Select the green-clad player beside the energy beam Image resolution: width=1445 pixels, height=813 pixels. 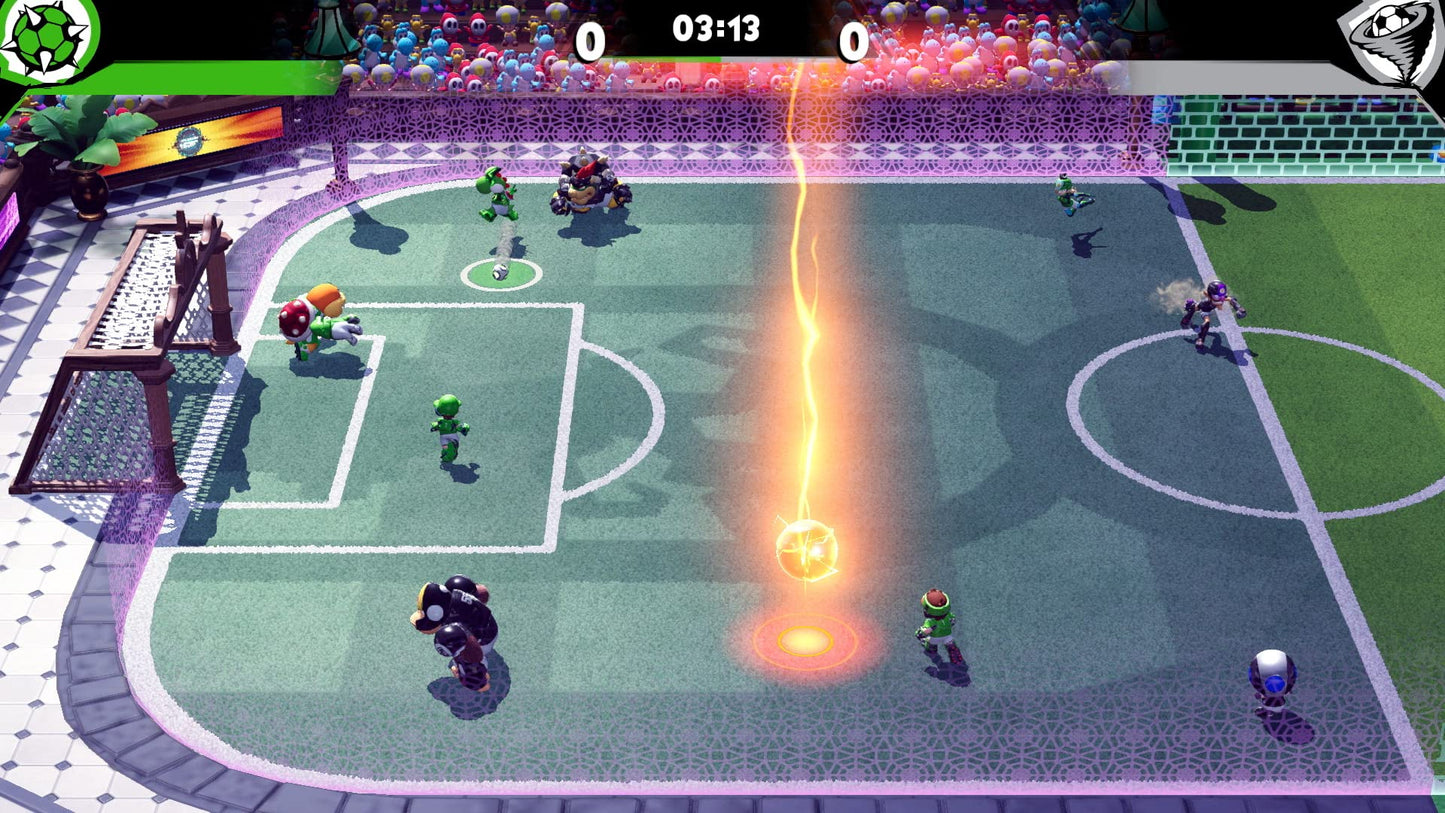click(x=940, y=620)
